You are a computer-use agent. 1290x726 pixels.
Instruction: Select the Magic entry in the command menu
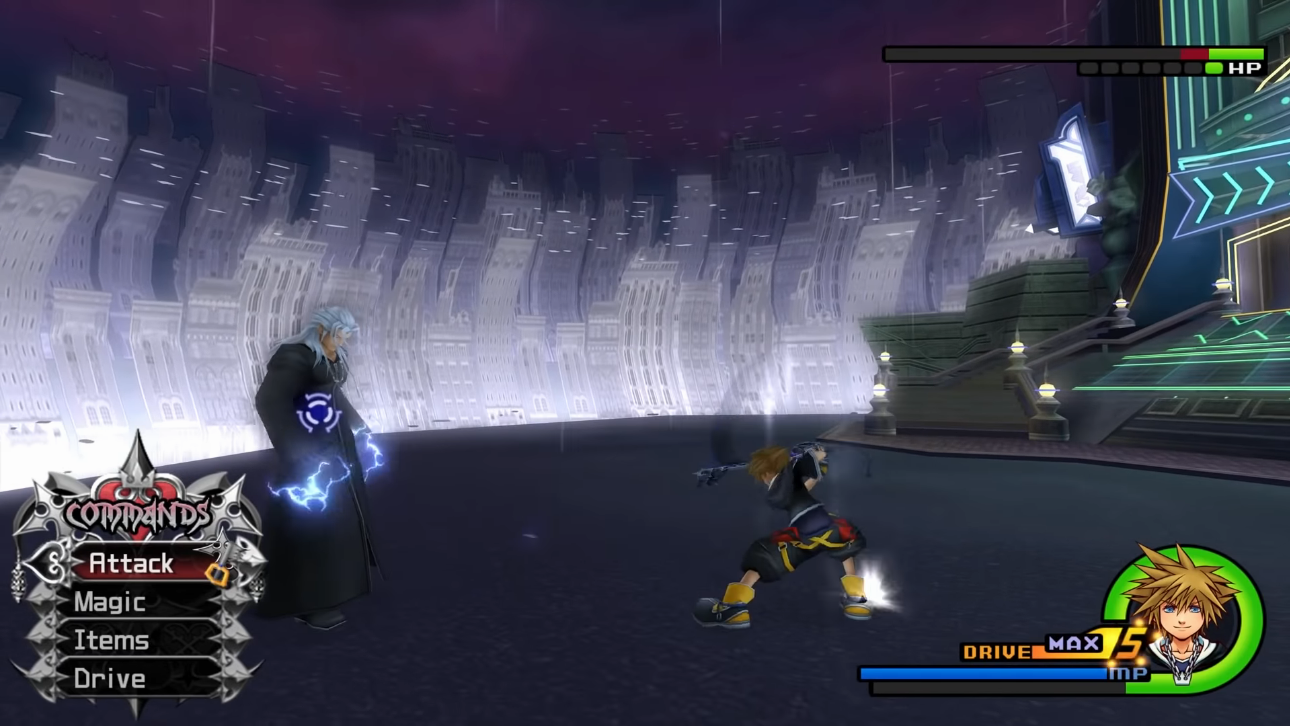click(110, 602)
